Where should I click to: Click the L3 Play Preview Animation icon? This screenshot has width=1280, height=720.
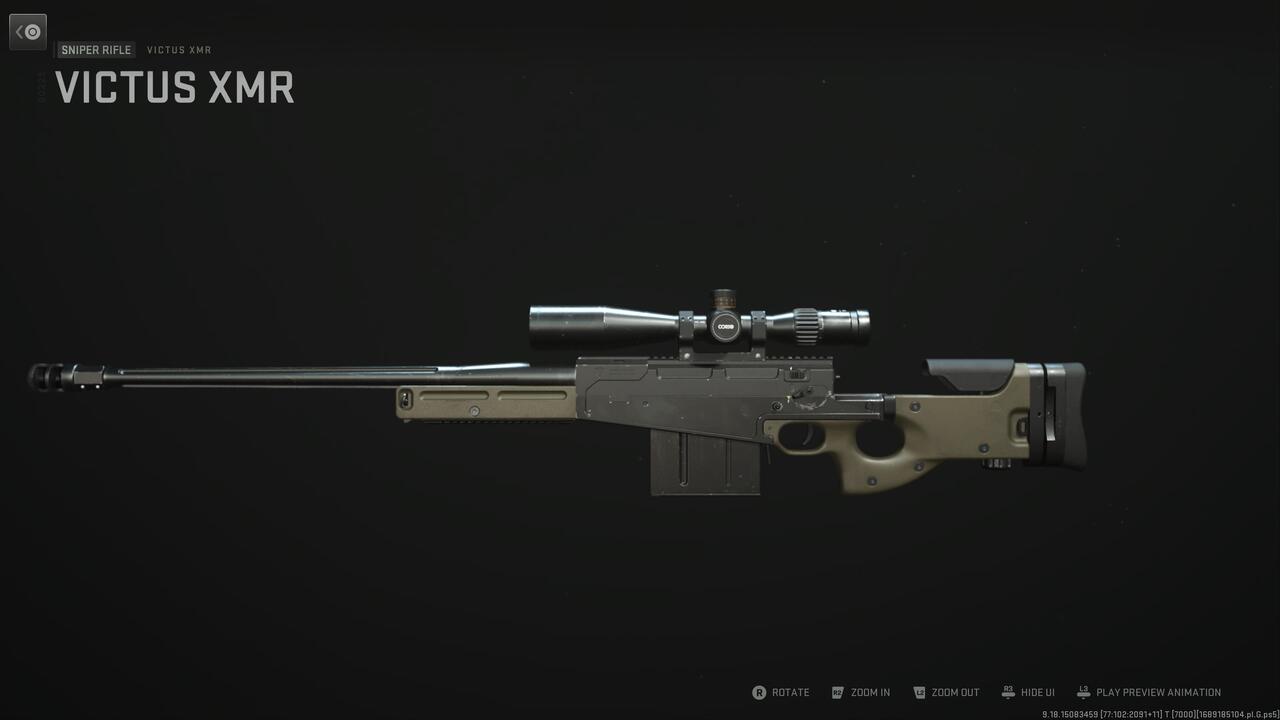(1081, 692)
